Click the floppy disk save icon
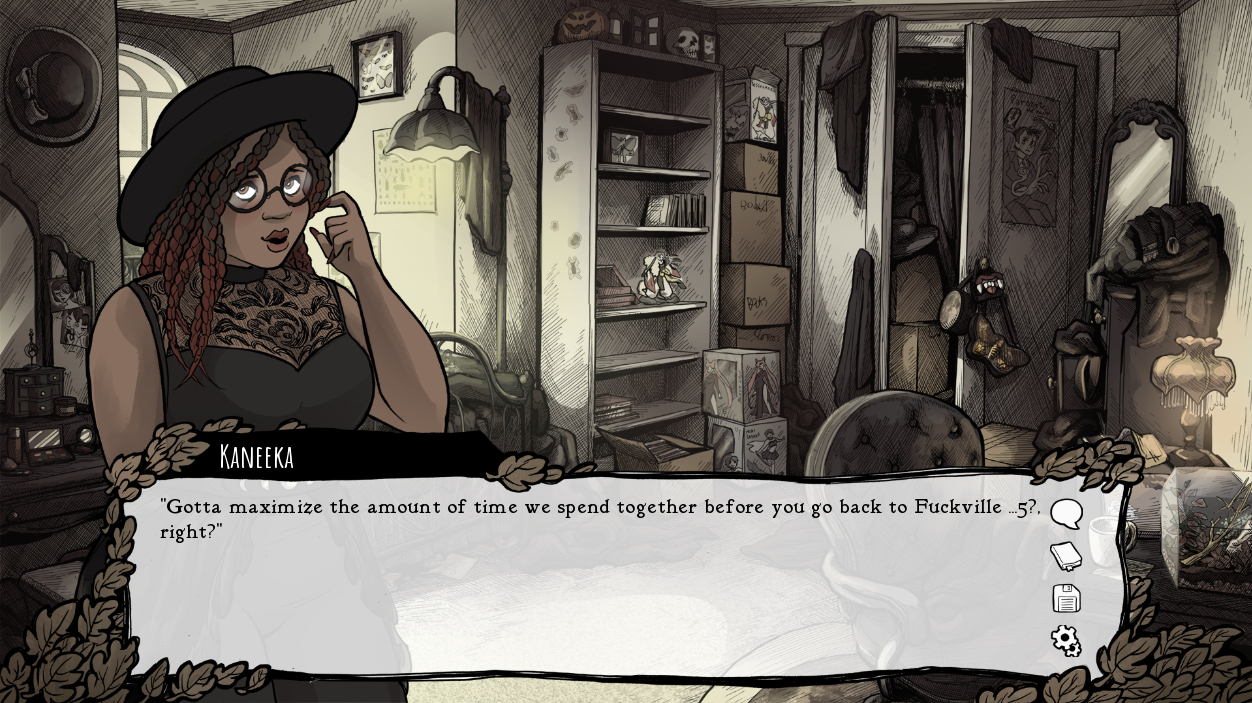1252x703 pixels. pyautogui.click(x=1066, y=598)
